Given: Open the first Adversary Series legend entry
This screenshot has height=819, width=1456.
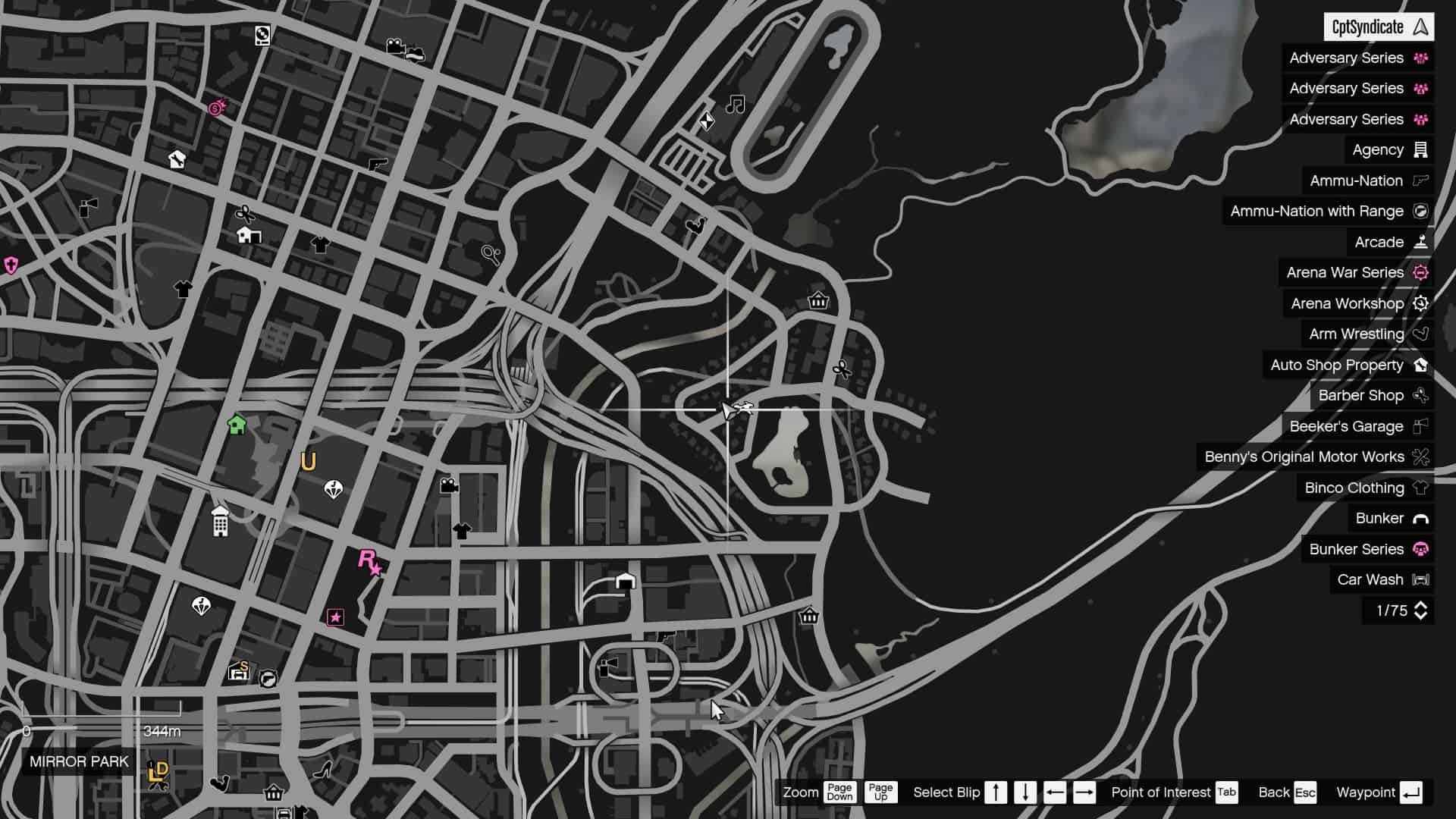Looking at the screenshot, I should click(1356, 58).
